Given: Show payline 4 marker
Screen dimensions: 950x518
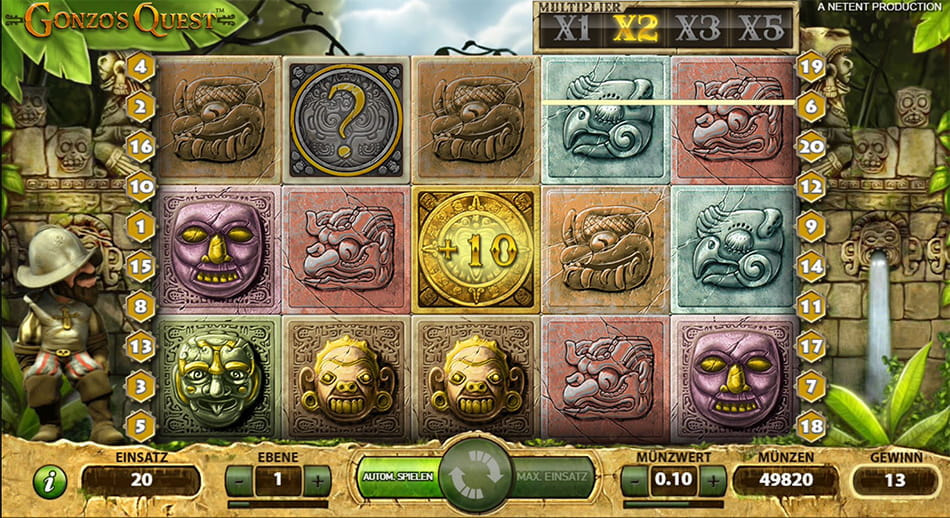Looking at the screenshot, I should tap(140, 69).
